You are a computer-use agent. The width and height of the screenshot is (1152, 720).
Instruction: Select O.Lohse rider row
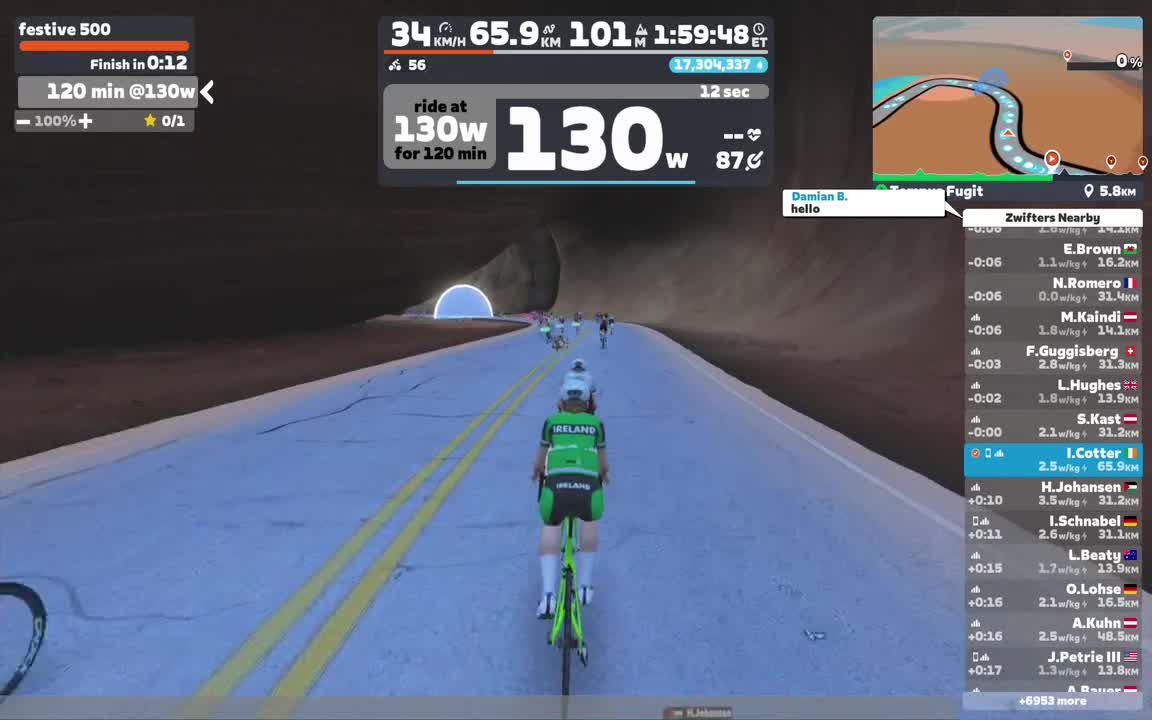(1052, 596)
